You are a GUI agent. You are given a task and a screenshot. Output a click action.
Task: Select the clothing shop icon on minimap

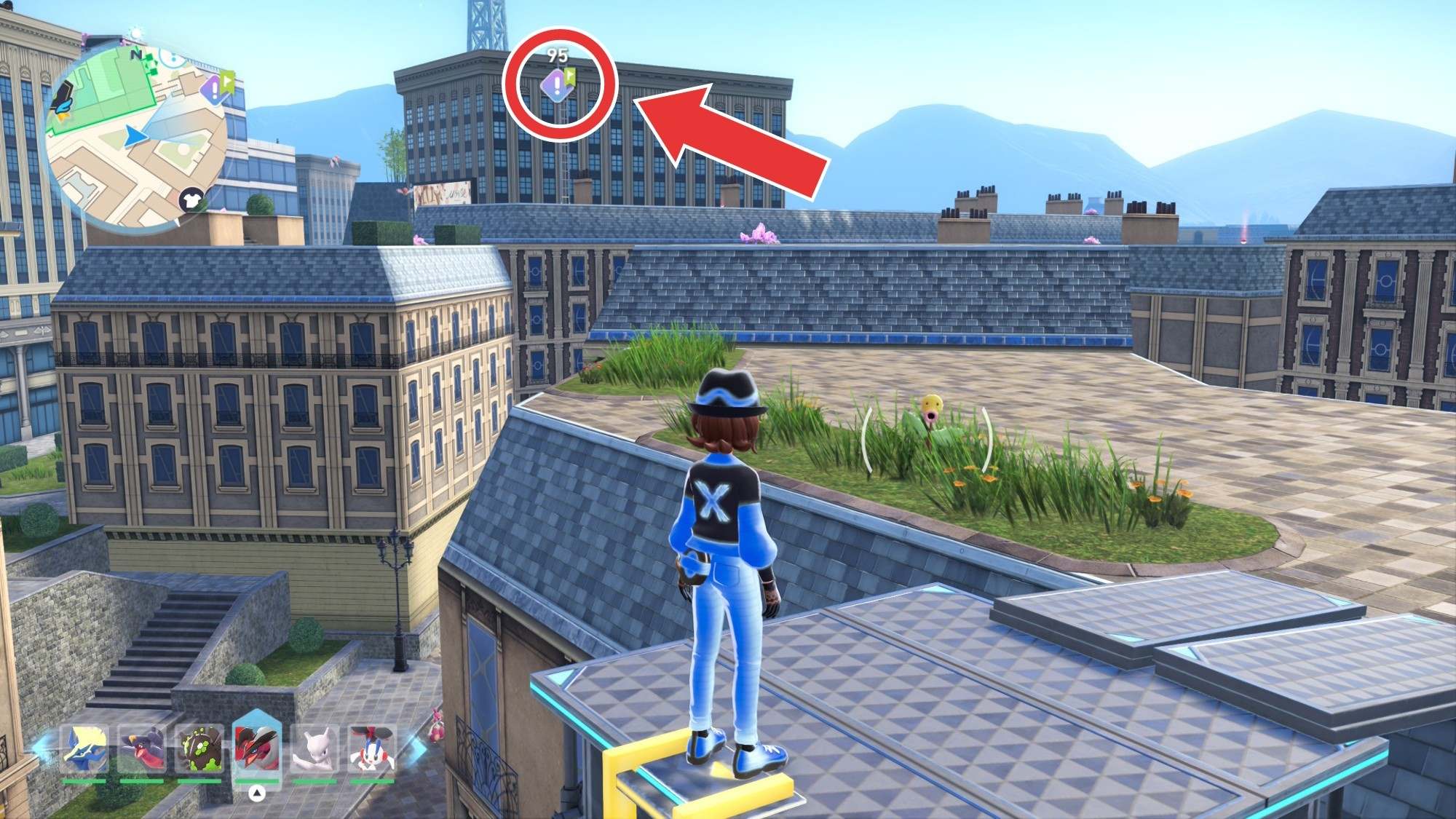click(192, 199)
